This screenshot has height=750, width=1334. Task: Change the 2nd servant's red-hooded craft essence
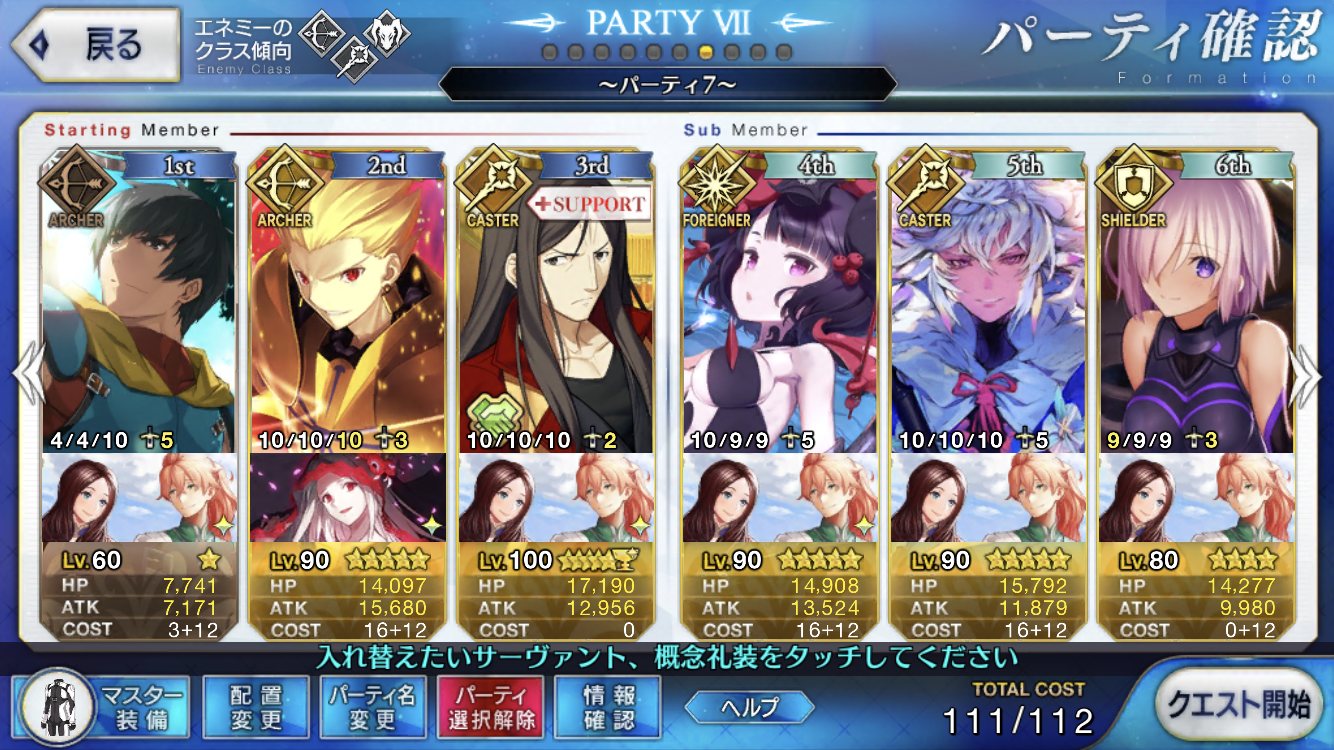click(346, 497)
